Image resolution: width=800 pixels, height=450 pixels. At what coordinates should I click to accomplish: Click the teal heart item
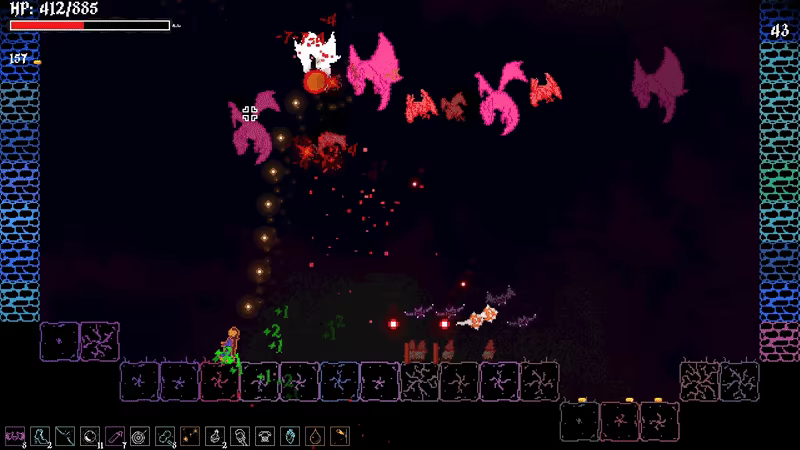coord(289,436)
